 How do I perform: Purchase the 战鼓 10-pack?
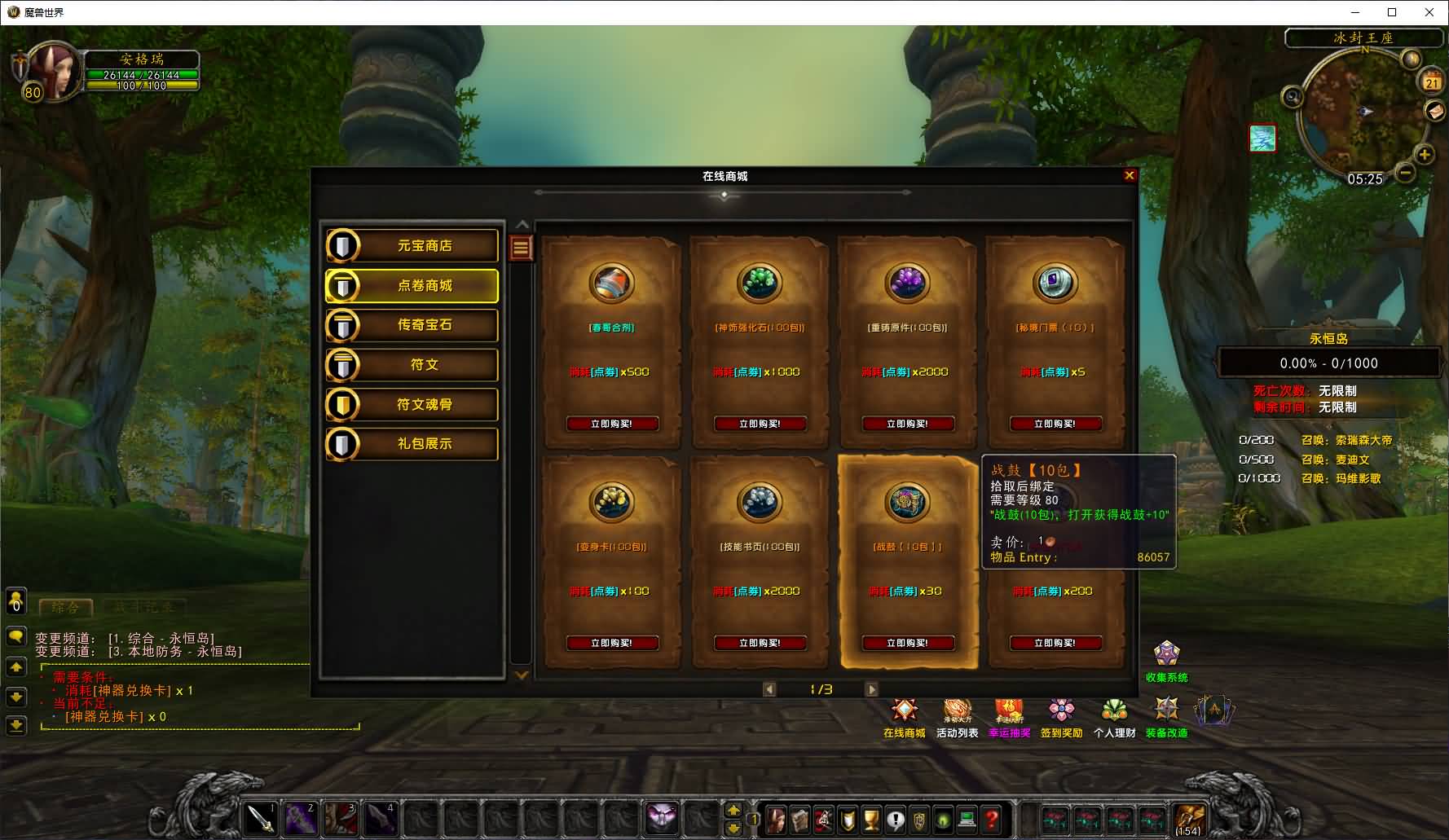click(907, 643)
